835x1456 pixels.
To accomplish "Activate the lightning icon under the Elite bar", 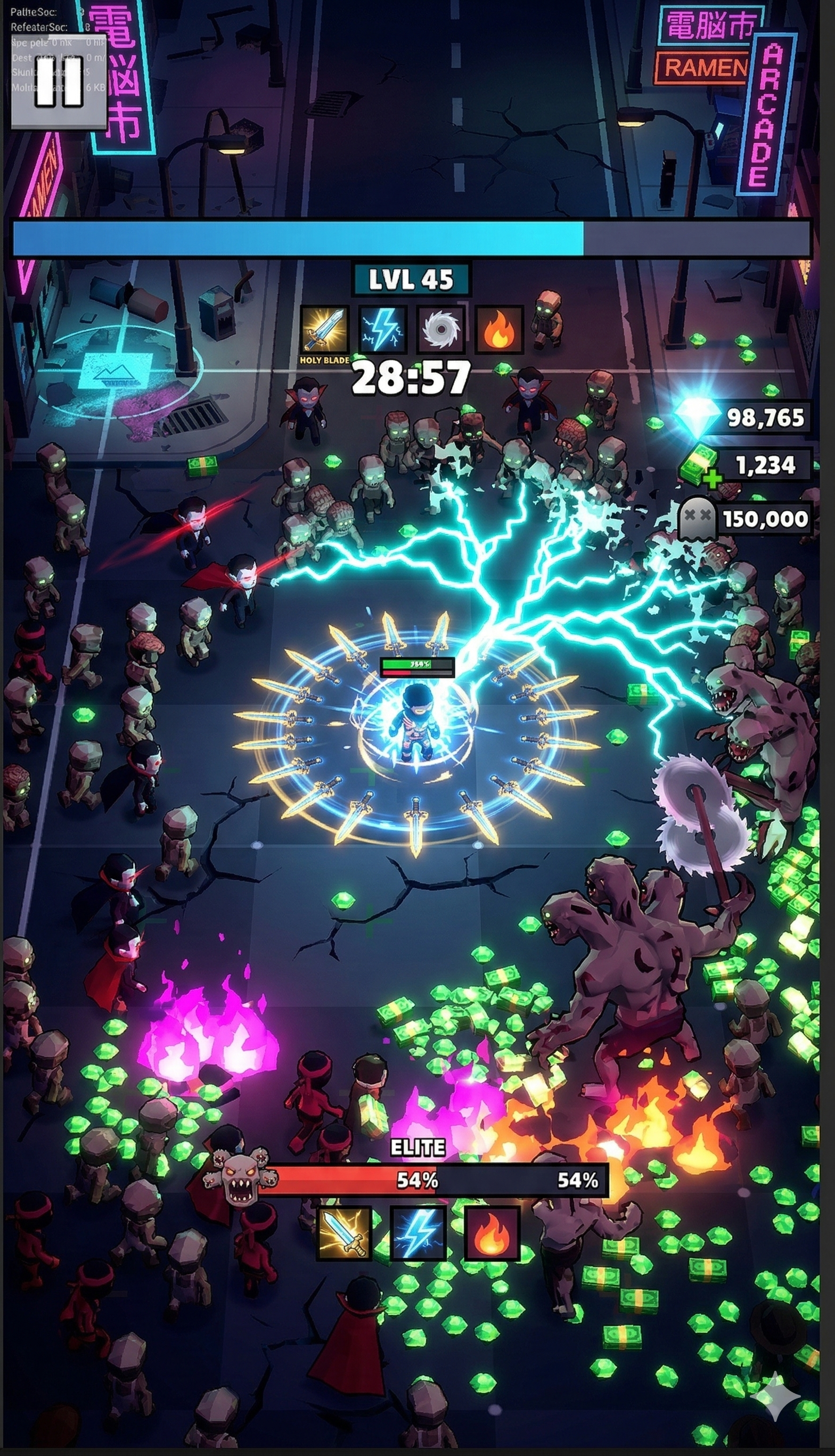I will 418,1233.
